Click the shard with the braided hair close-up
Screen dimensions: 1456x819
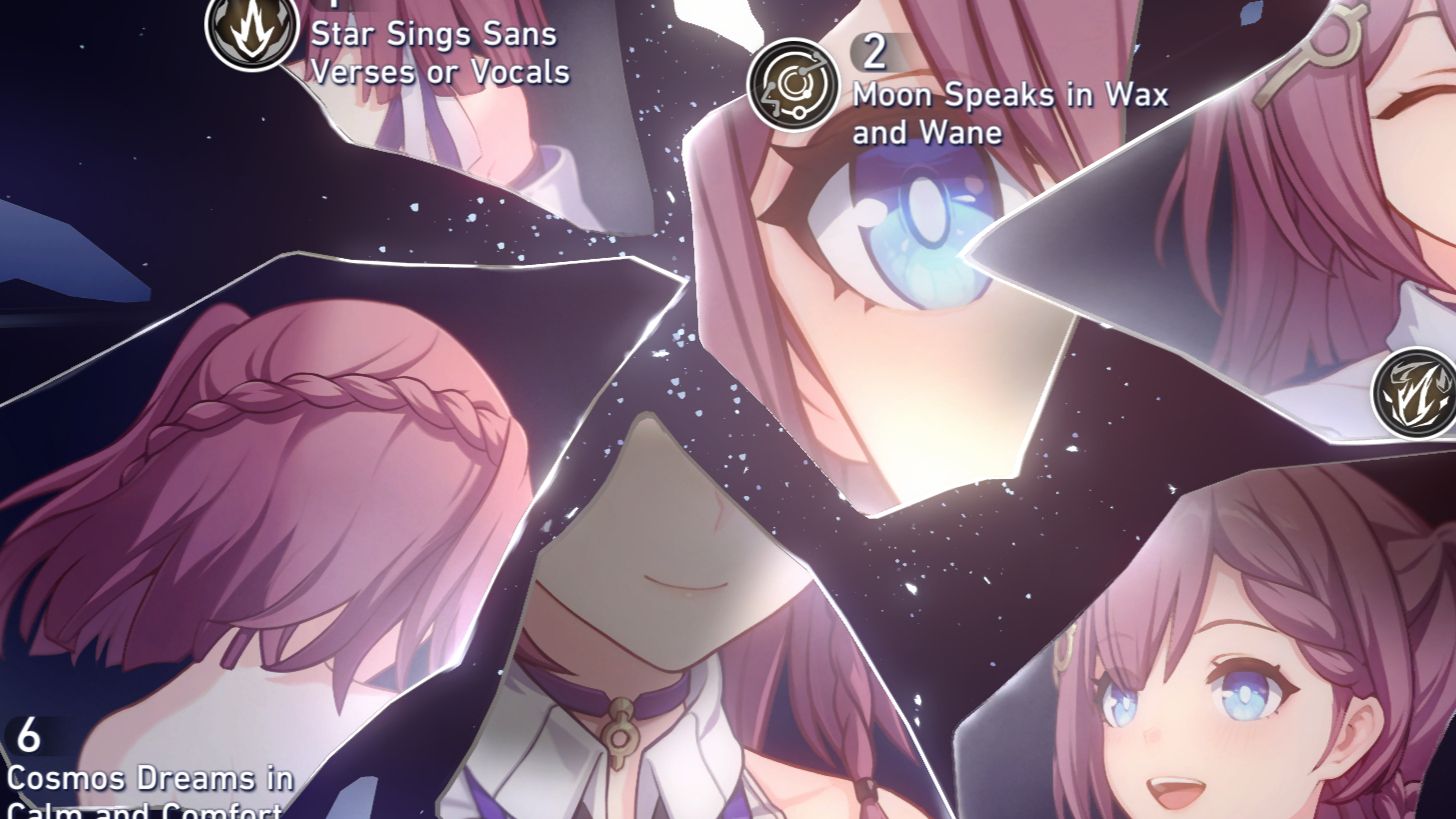point(300,480)
